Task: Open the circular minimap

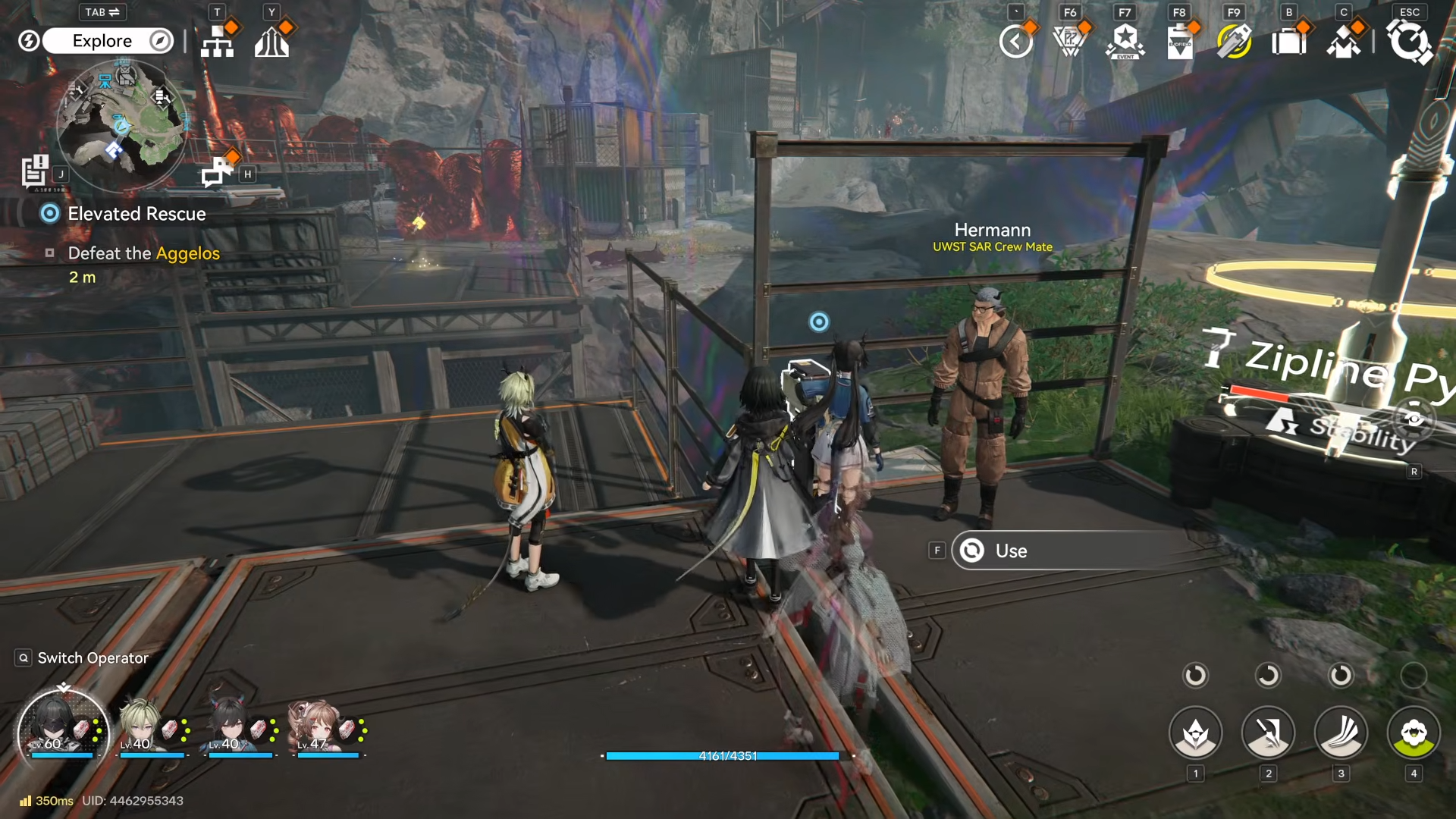Action: coord(121,125)
